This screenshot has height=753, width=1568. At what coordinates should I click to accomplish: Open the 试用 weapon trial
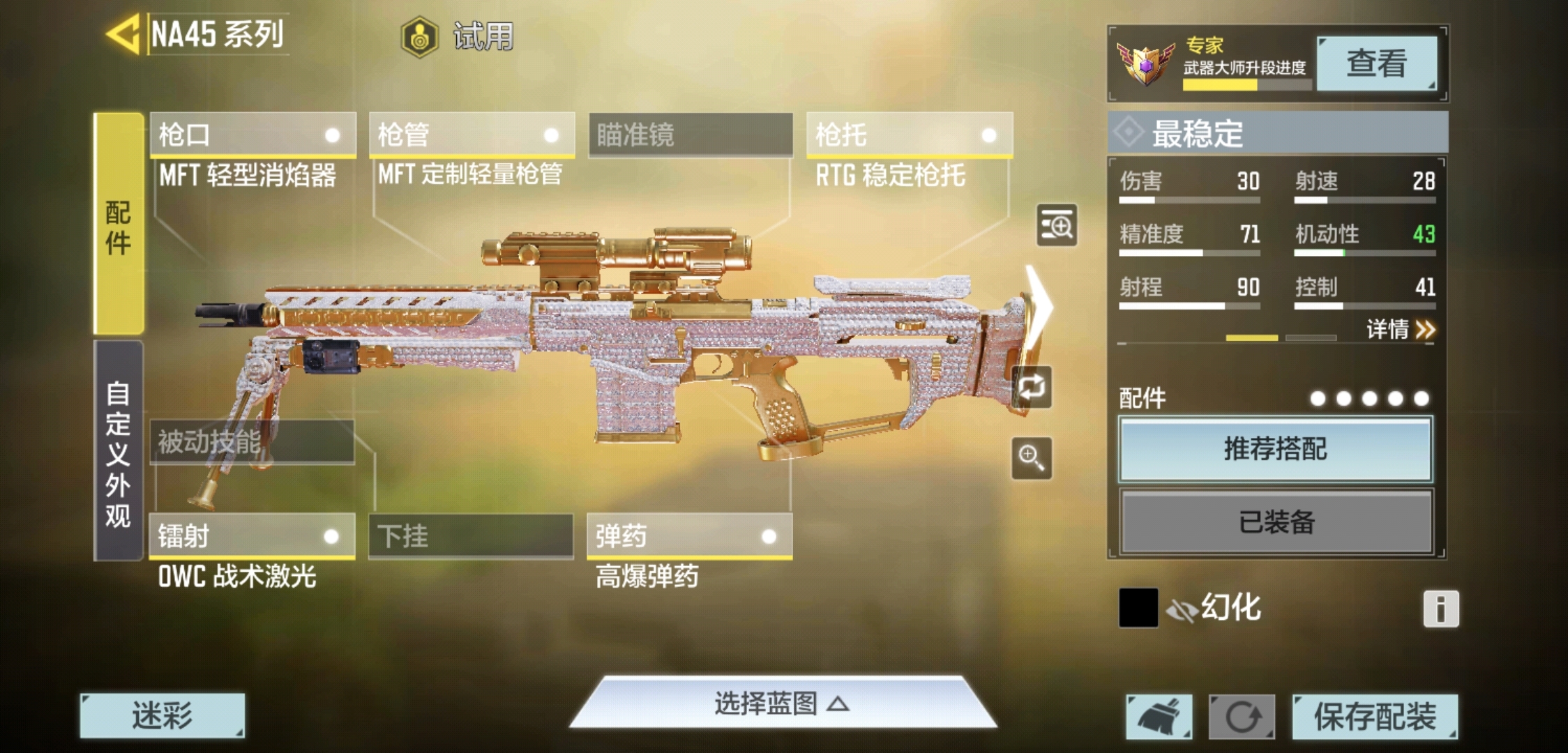[458, 36]
